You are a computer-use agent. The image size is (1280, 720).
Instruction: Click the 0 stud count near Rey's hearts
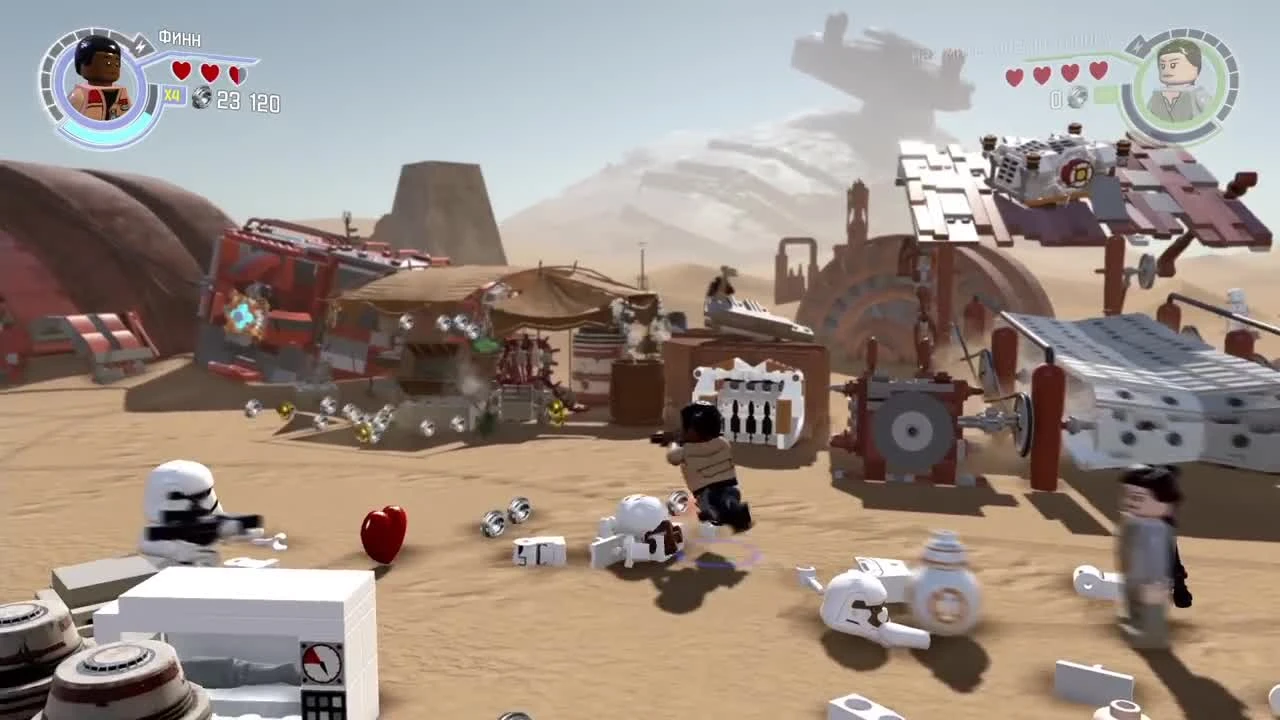click(x=1056, y=98)
